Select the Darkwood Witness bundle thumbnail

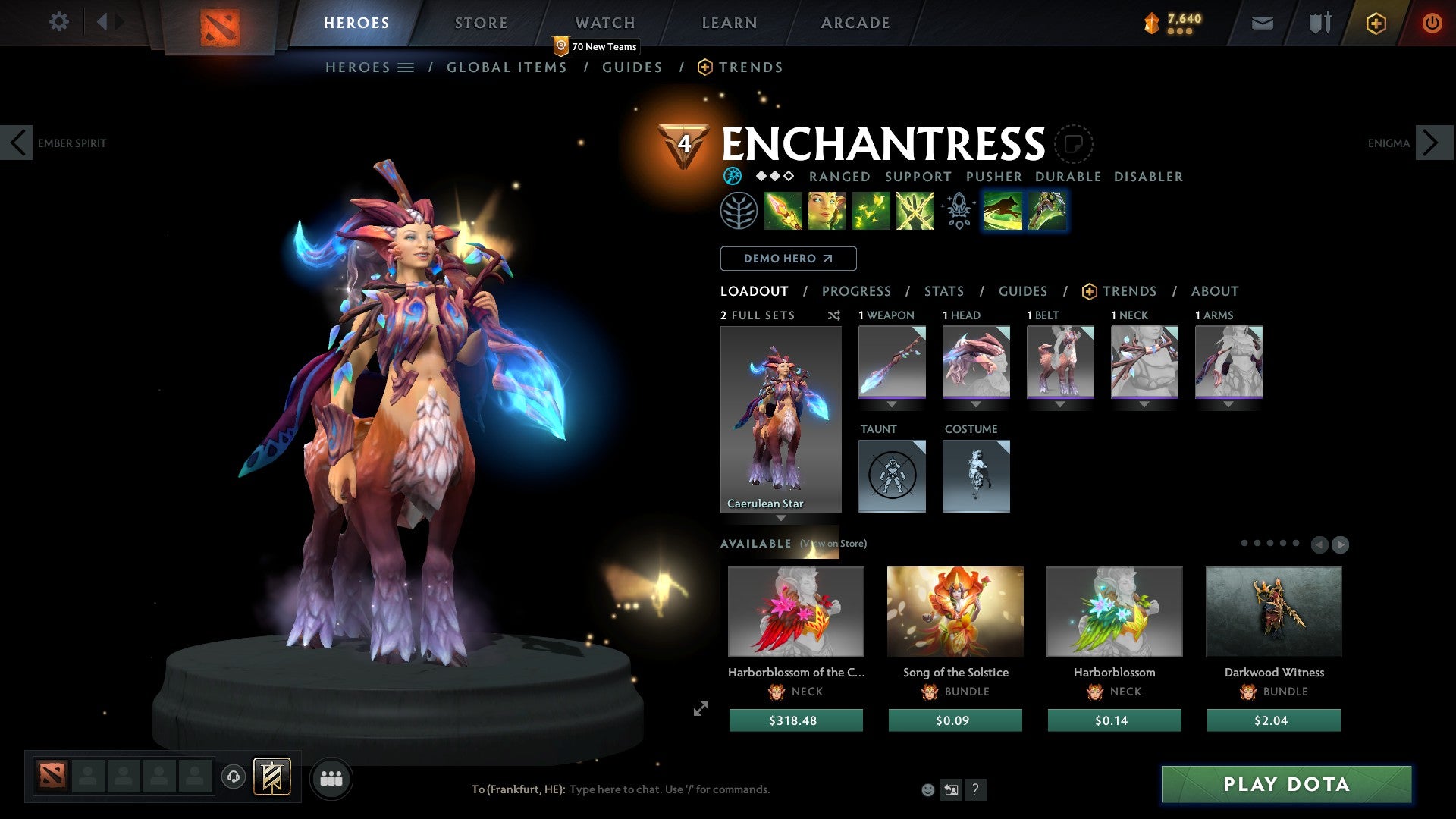1273,611
